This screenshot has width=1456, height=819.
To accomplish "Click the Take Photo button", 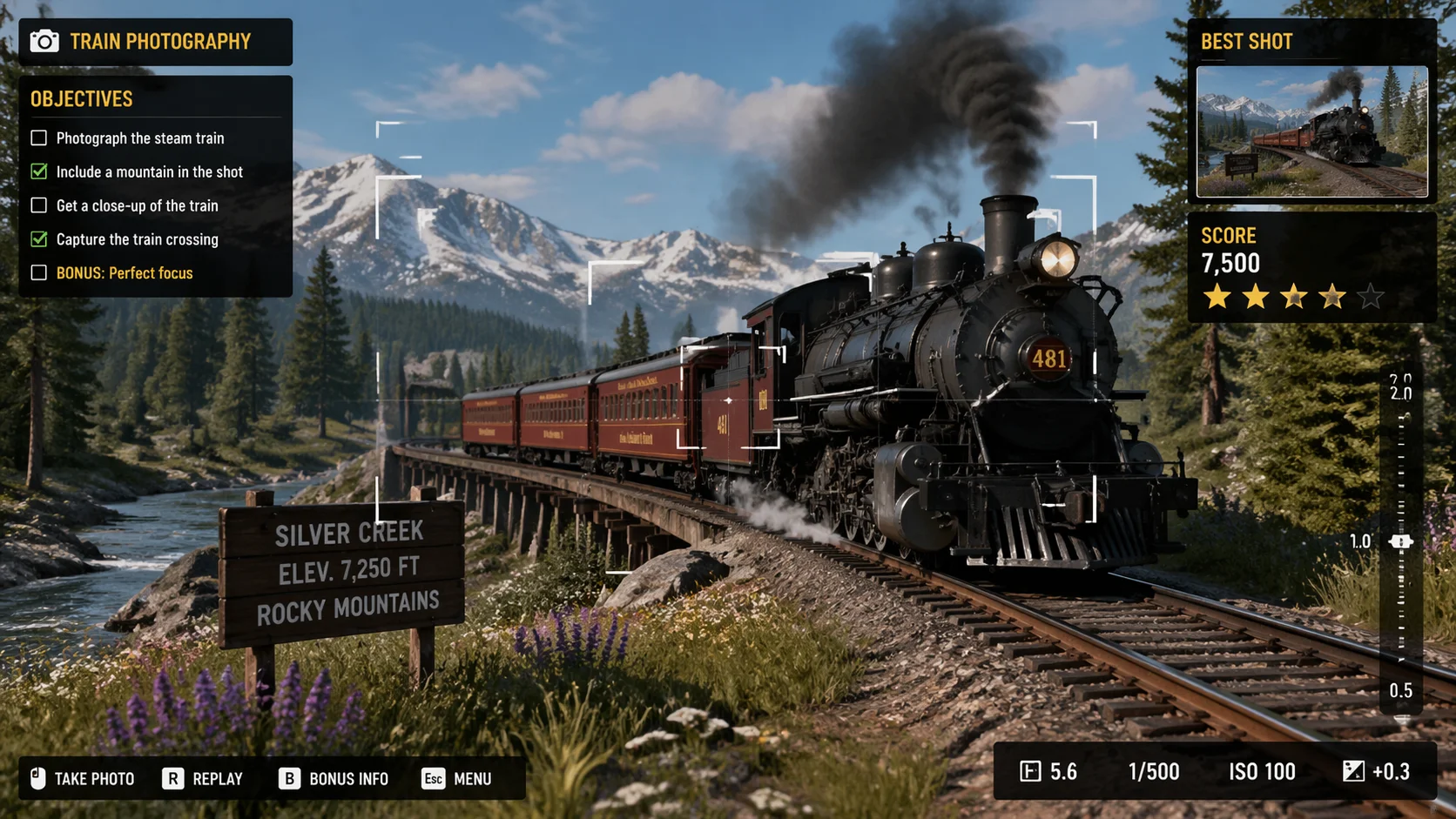I will pyautogui.click(x=83, y=778).
